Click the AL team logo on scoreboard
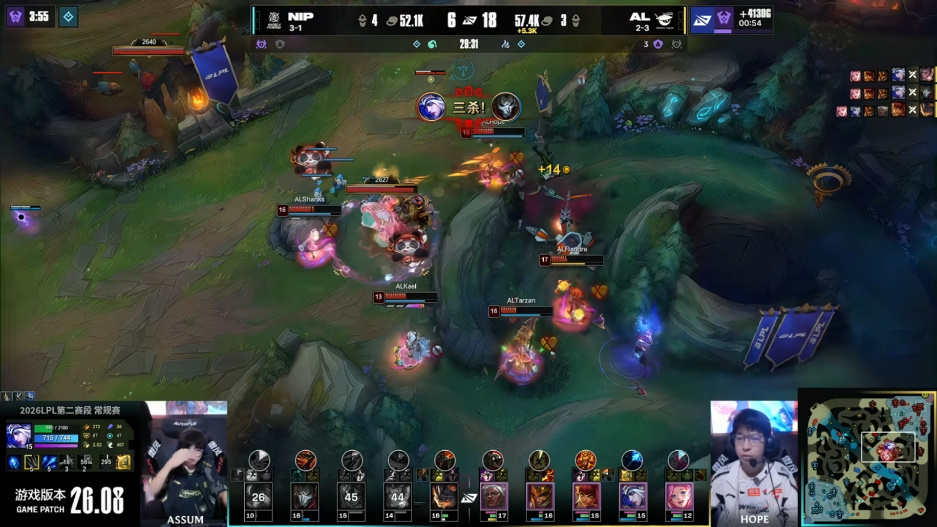This screenshot has height=527, width=937. (666, 17)
